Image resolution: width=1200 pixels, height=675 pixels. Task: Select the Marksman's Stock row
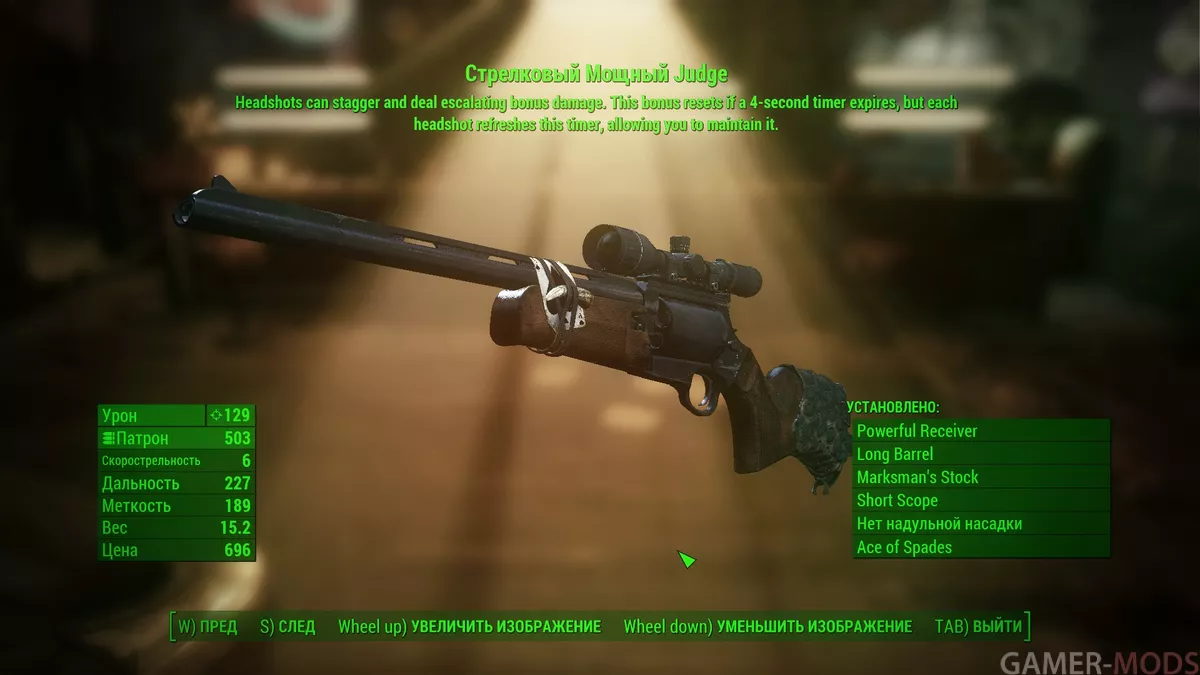981,477
